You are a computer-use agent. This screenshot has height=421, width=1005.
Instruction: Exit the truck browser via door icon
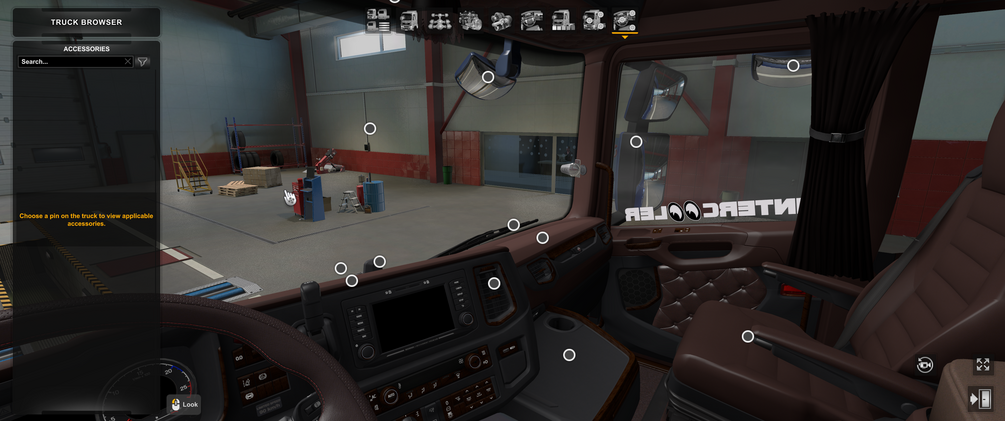pyautogui.click(x=981, y=399)
